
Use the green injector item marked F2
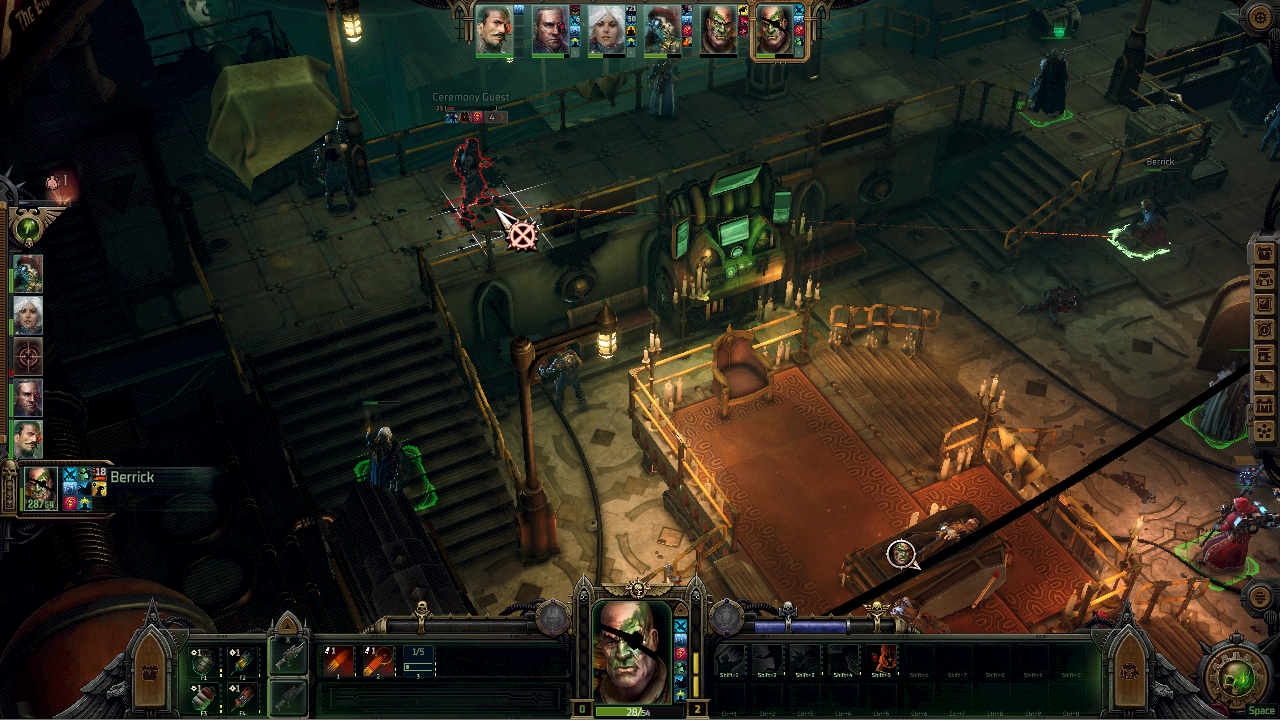243,662
